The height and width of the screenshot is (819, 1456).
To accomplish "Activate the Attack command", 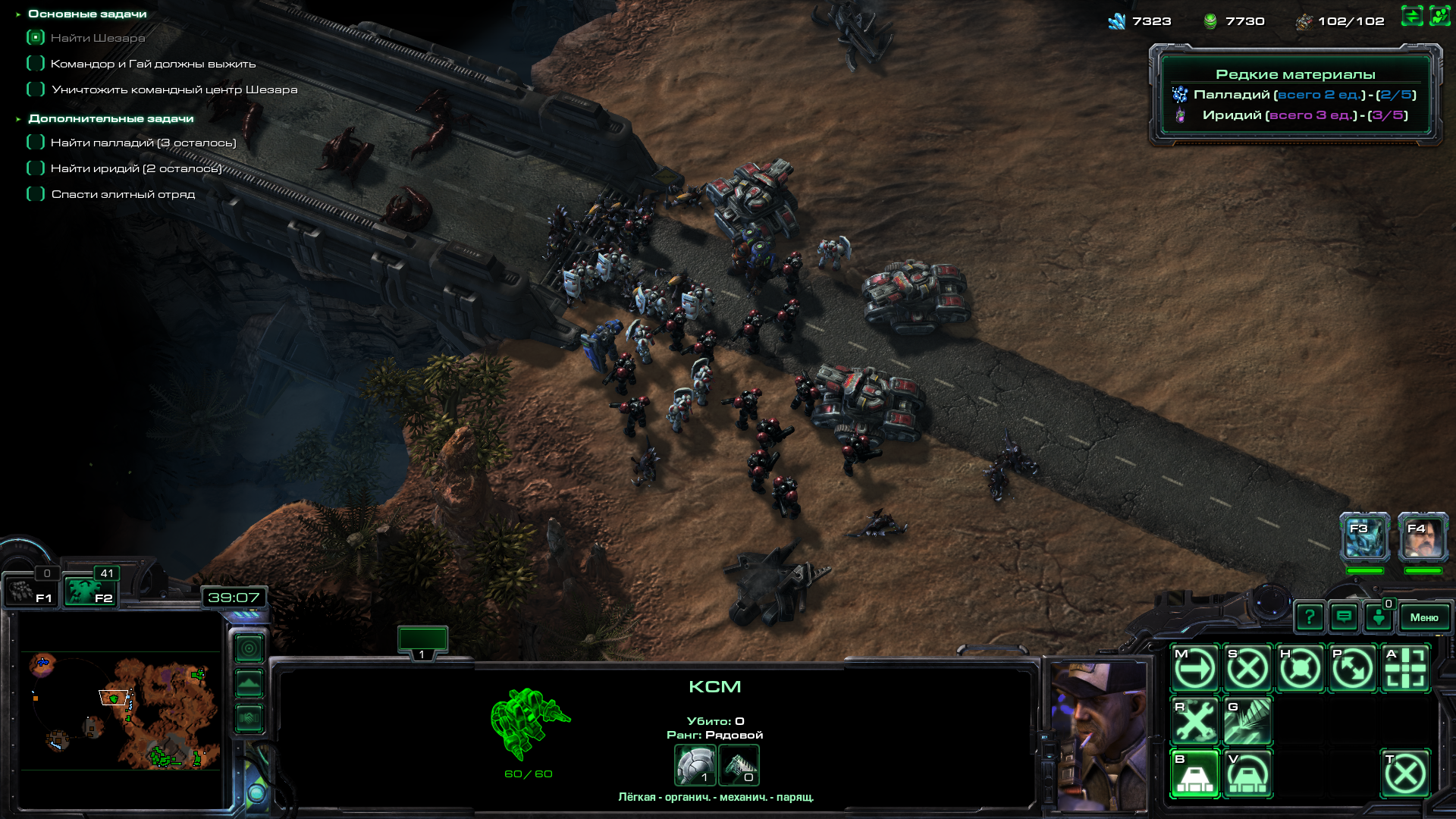I will click(x=1405, y=669).
